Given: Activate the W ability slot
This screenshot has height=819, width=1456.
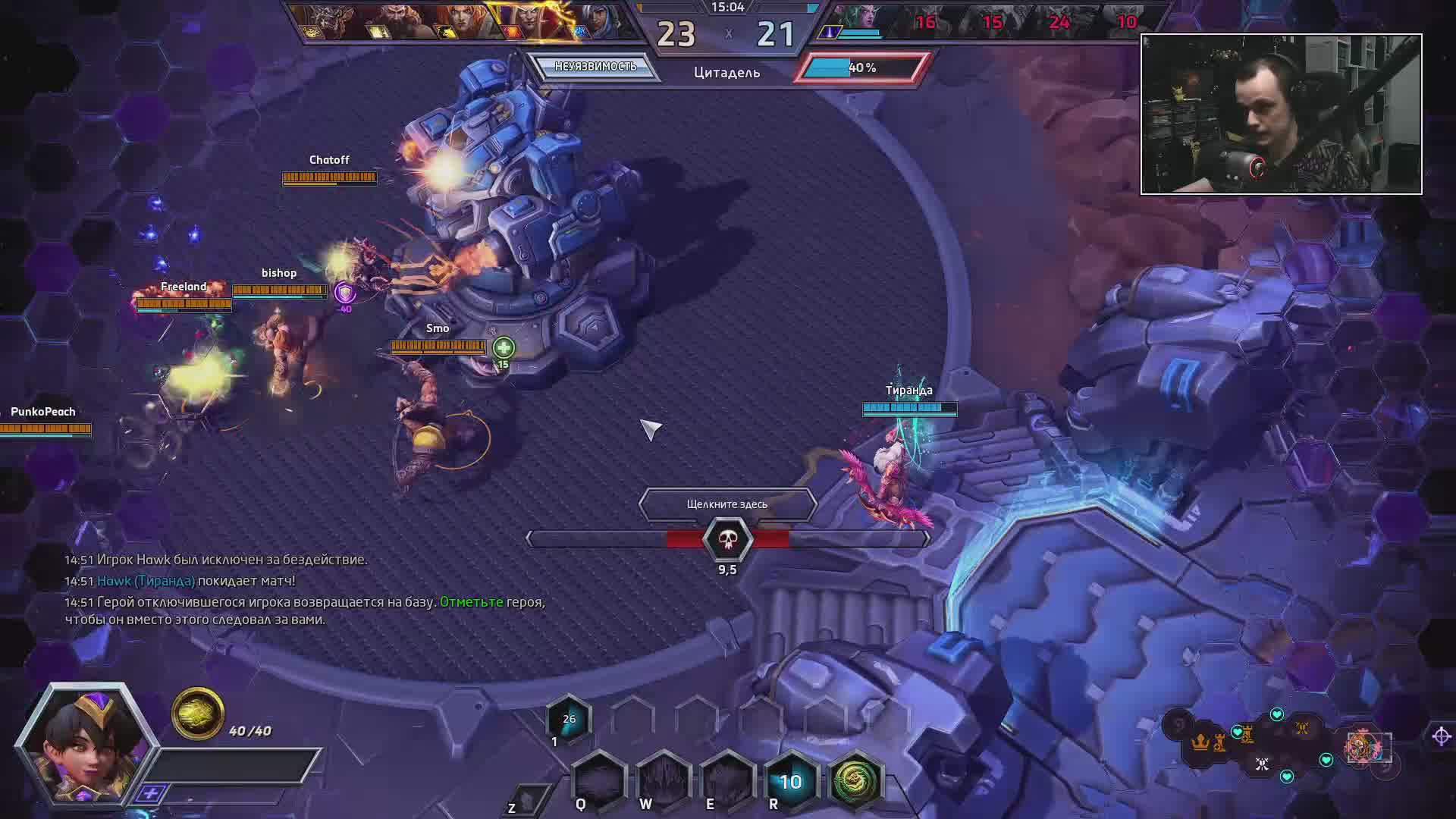Looking at the screenshot, I should [664, 780].
